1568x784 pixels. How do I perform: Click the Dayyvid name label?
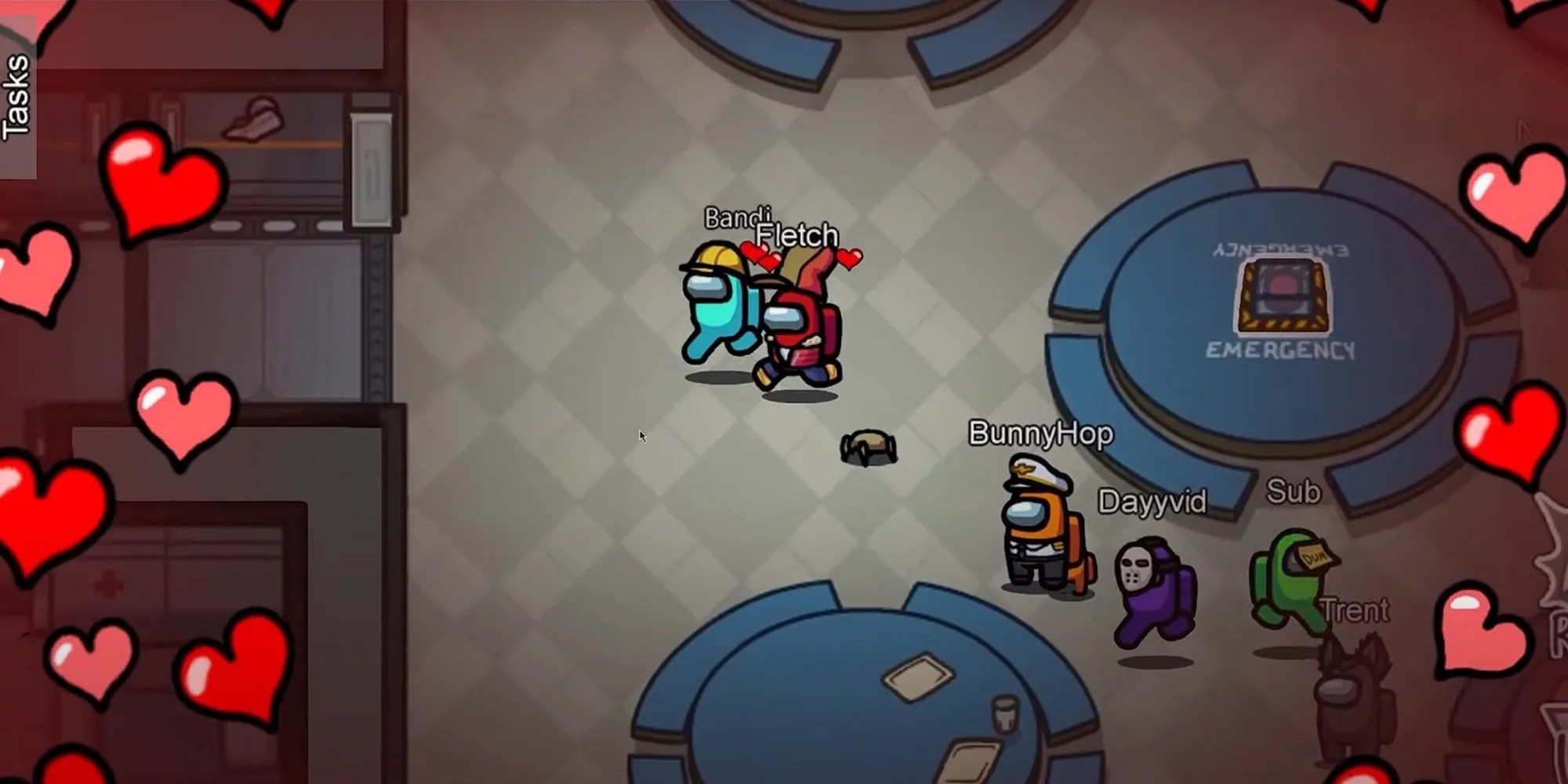pos(1152,502)
